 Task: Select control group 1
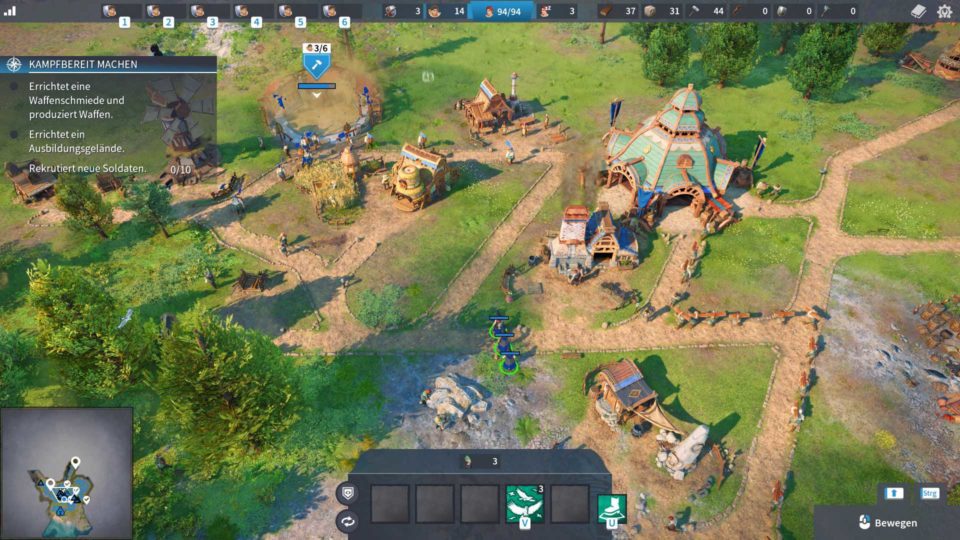point(124,12)
